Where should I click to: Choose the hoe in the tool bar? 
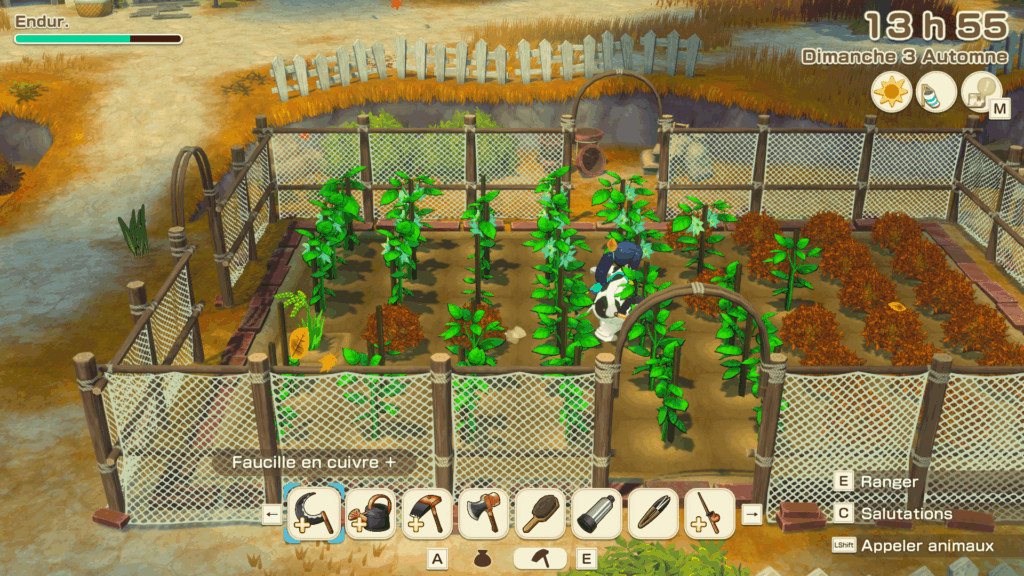427,514
